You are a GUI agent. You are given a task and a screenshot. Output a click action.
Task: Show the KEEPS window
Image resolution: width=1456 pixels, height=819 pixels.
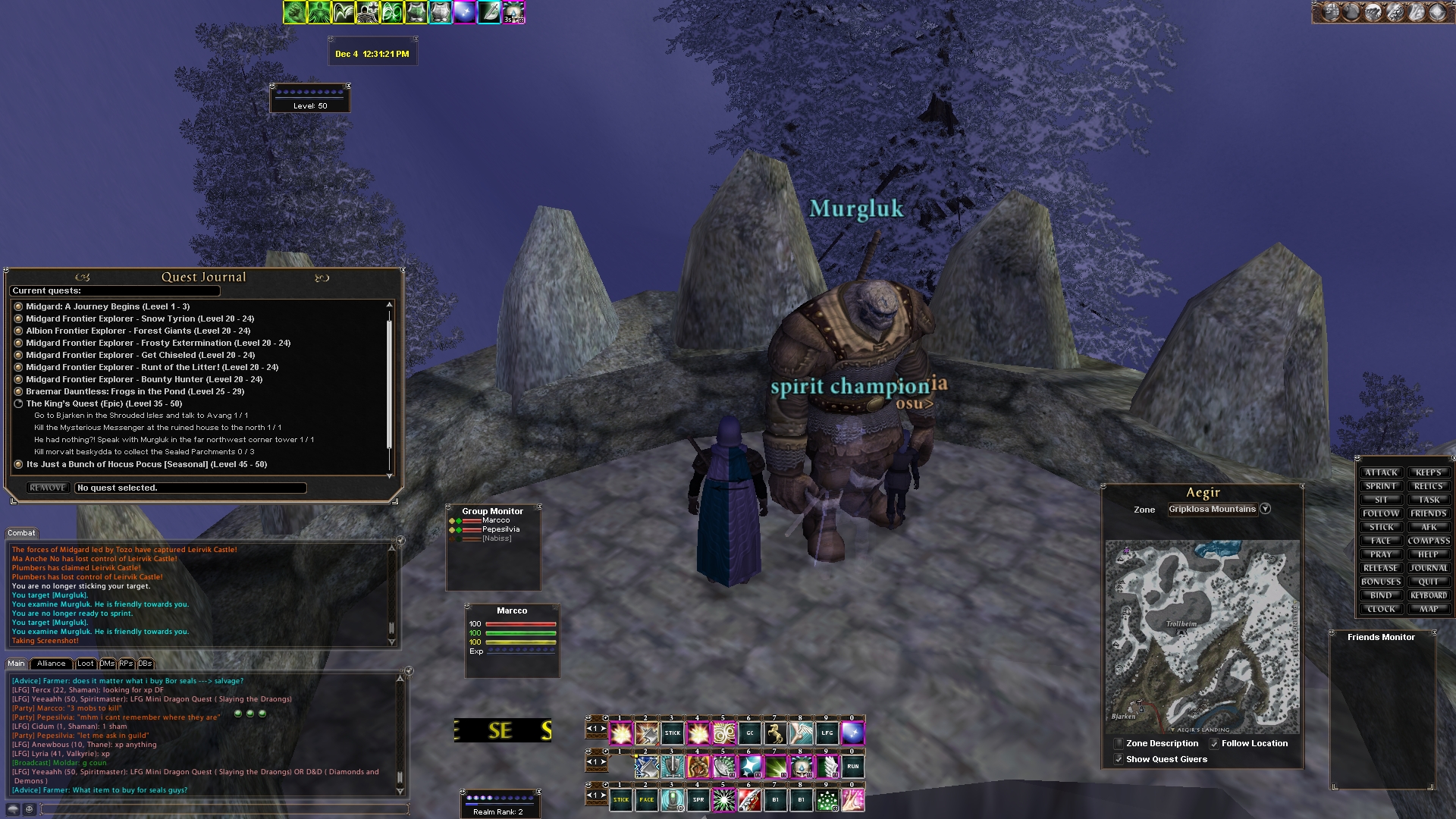(1429, 472)
